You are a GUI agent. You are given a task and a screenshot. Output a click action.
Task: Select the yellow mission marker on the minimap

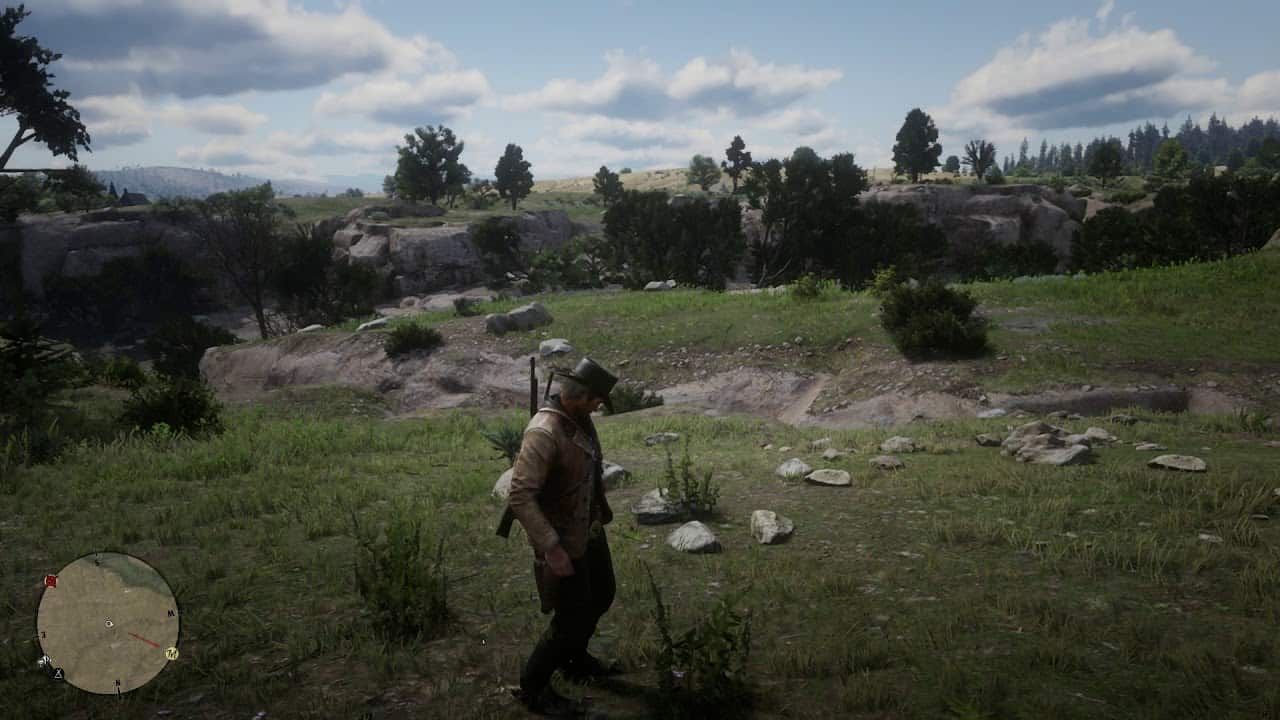tap(173, 652)
